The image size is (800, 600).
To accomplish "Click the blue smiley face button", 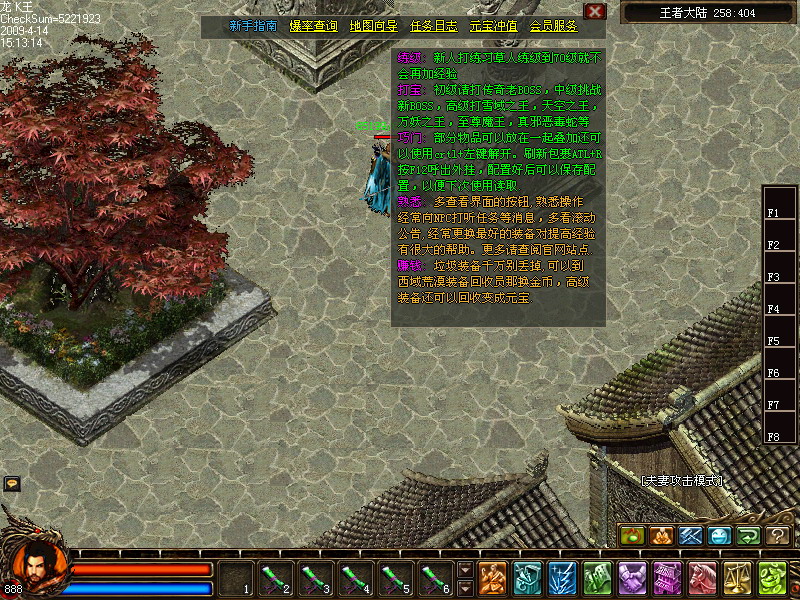I will (x=720, y=536).
